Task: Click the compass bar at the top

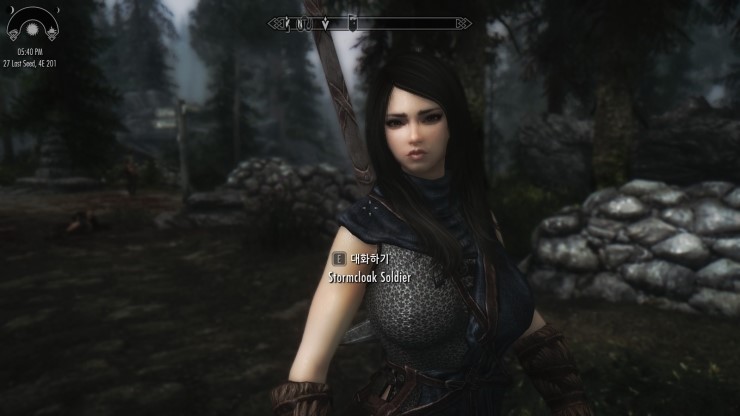Action: coord(370,22)
